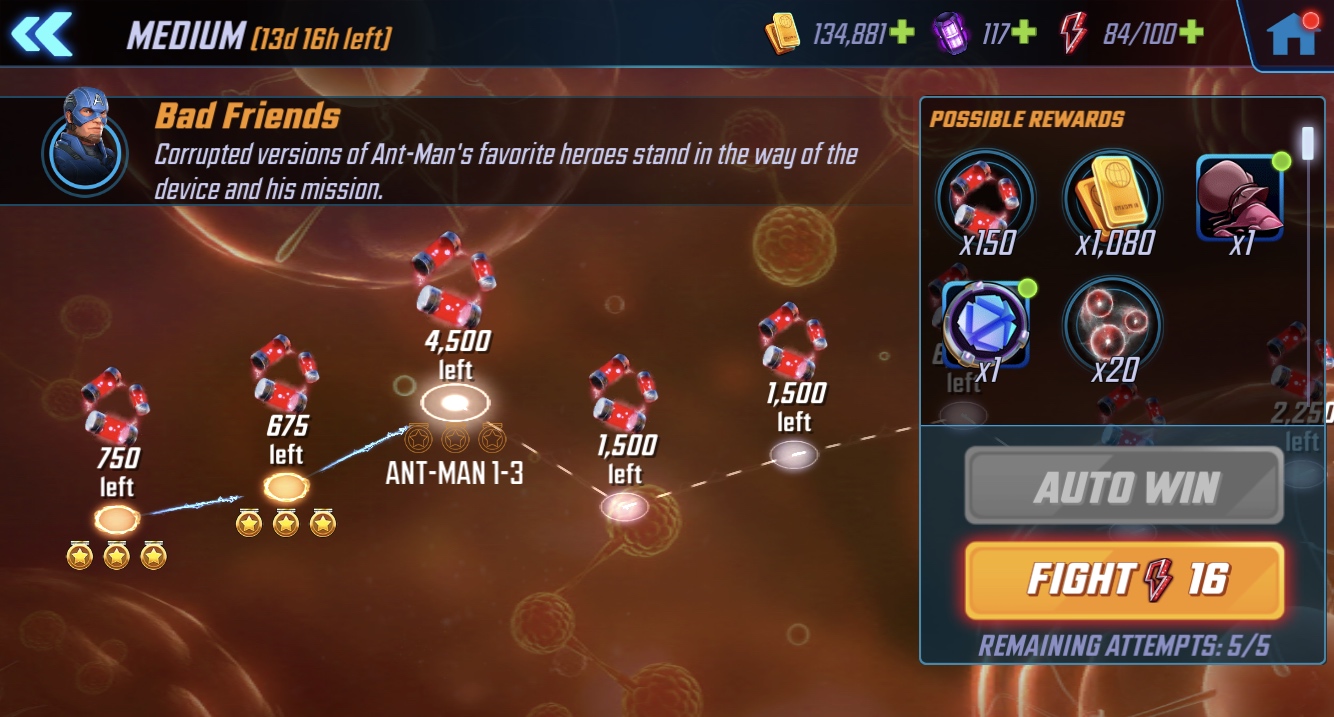Buy more purple power cores
Image resolution: width=1334 pixels, height=717 pixels.
(1023, 34)
